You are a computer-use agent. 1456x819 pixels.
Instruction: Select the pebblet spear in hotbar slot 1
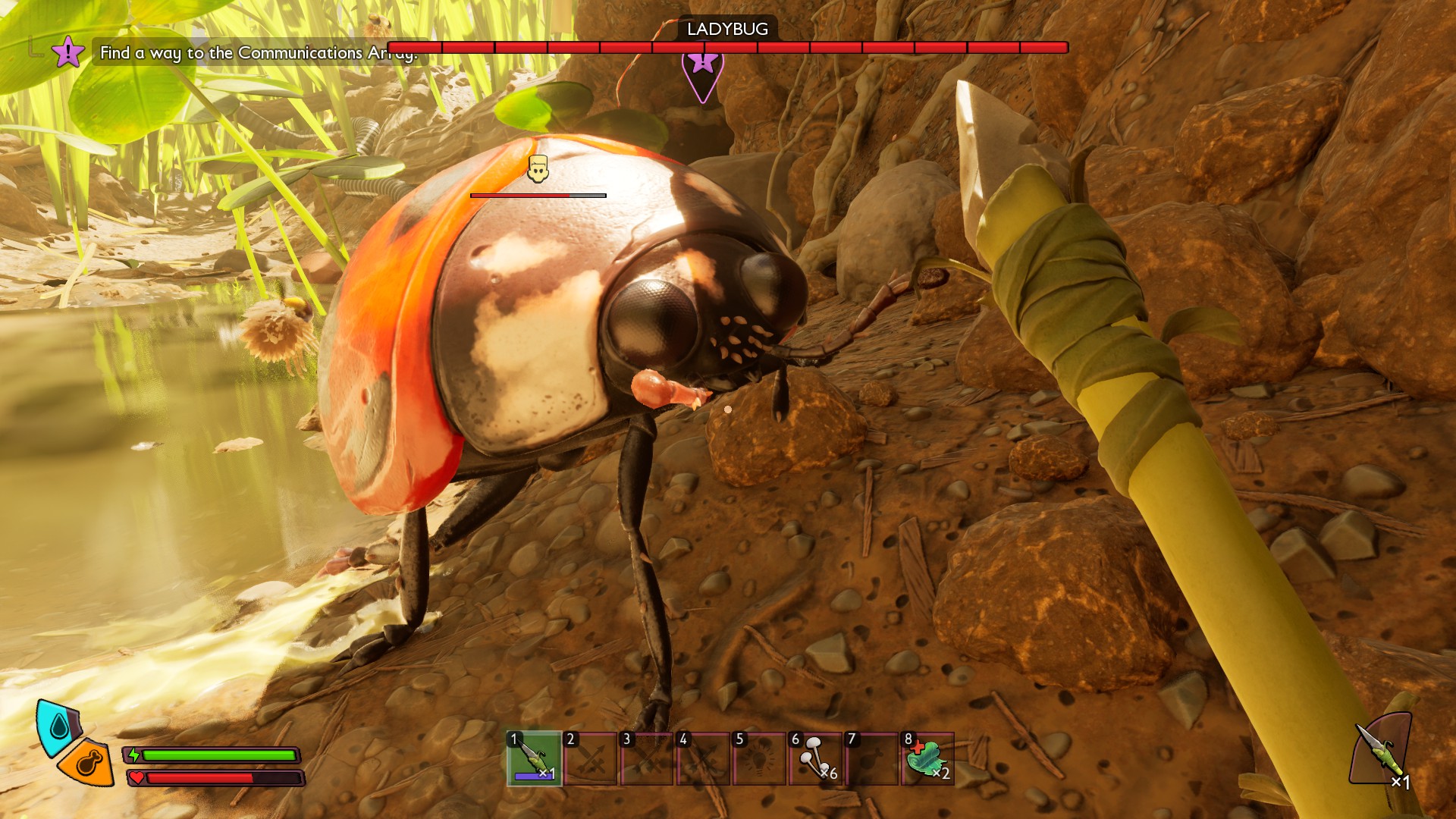pyautogui.click(x=535, y=758)
